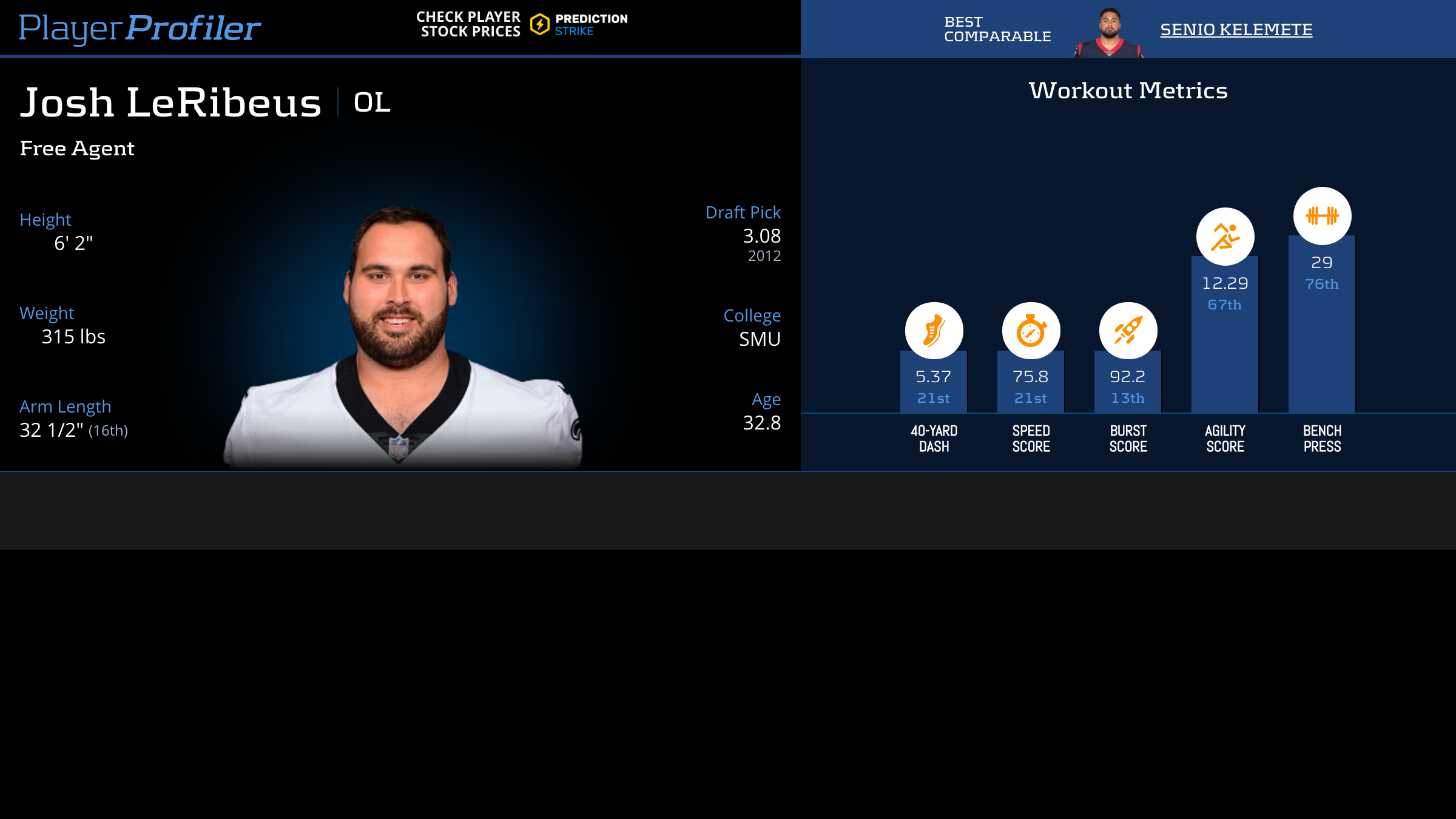
Task: Open Senio Kelemete's comparable player profile
Action: click(1236, 29)
